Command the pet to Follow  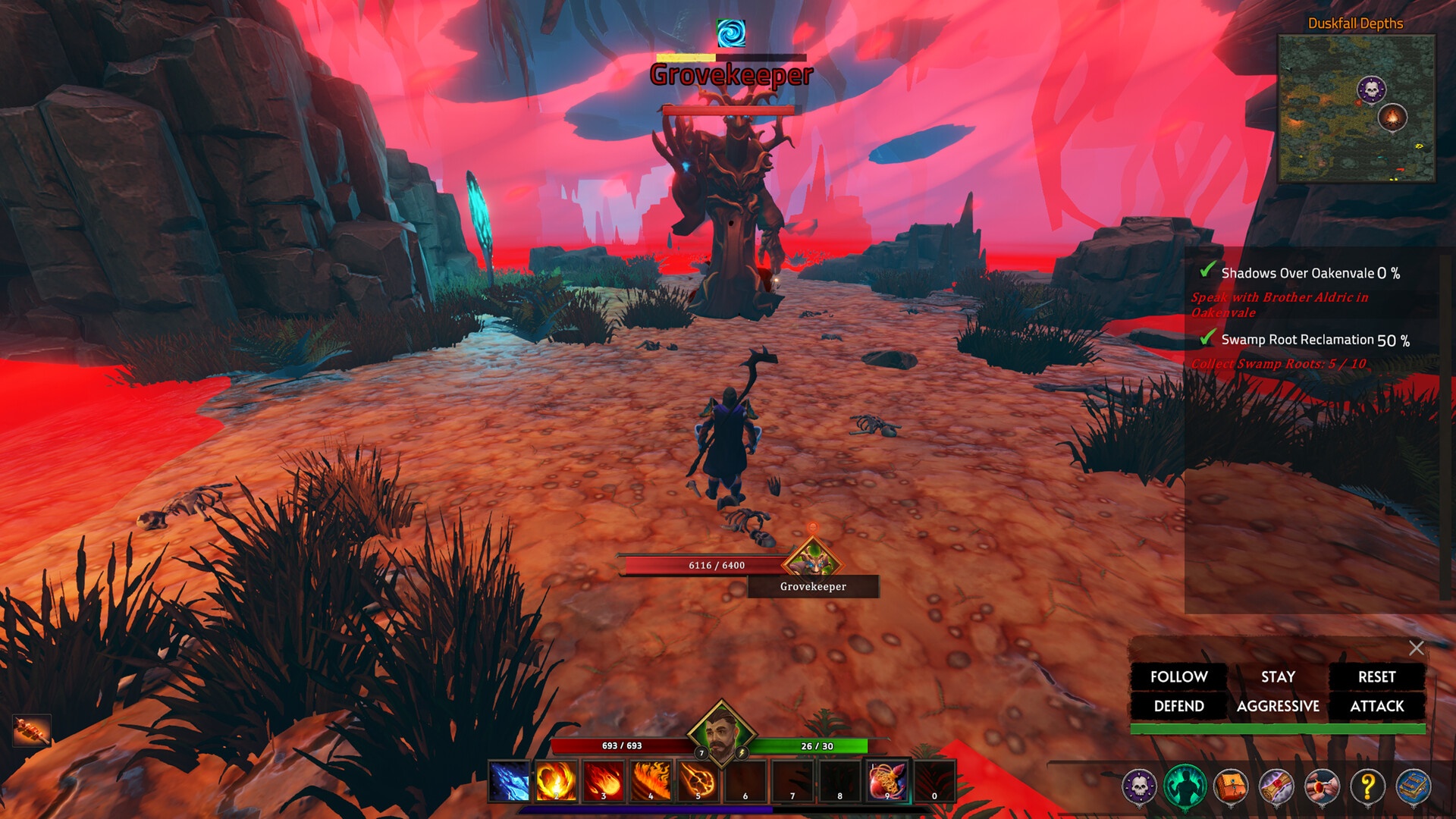1178,676
